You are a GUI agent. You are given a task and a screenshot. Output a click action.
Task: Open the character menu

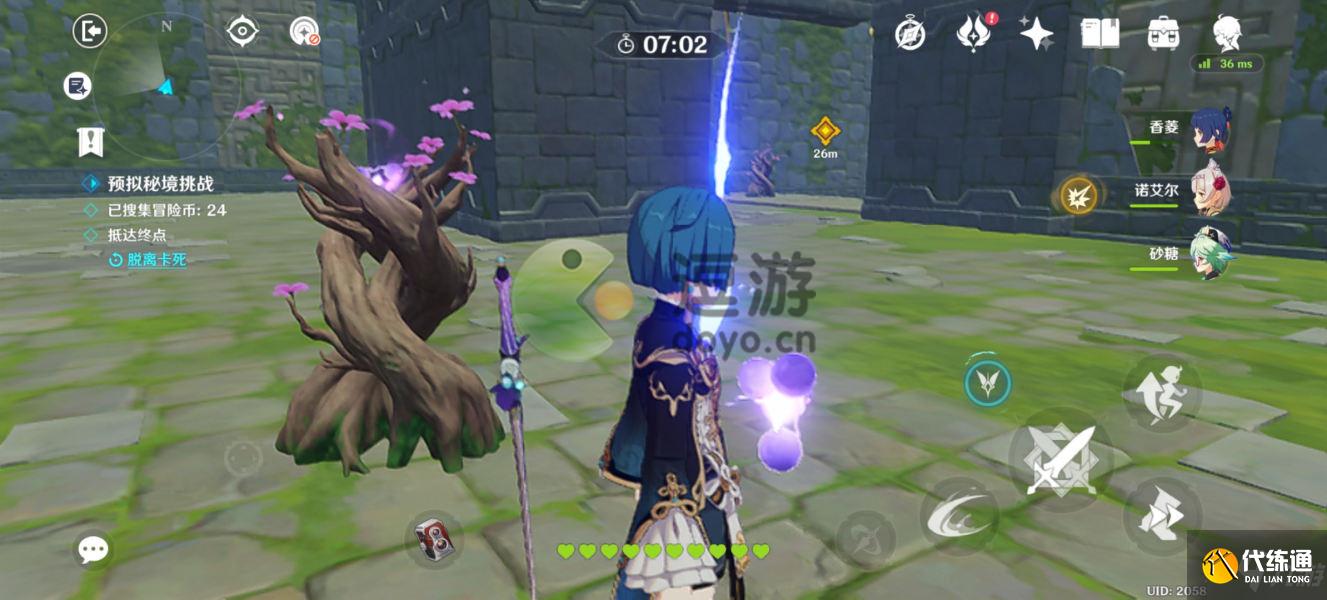(x=1227, y=34)
